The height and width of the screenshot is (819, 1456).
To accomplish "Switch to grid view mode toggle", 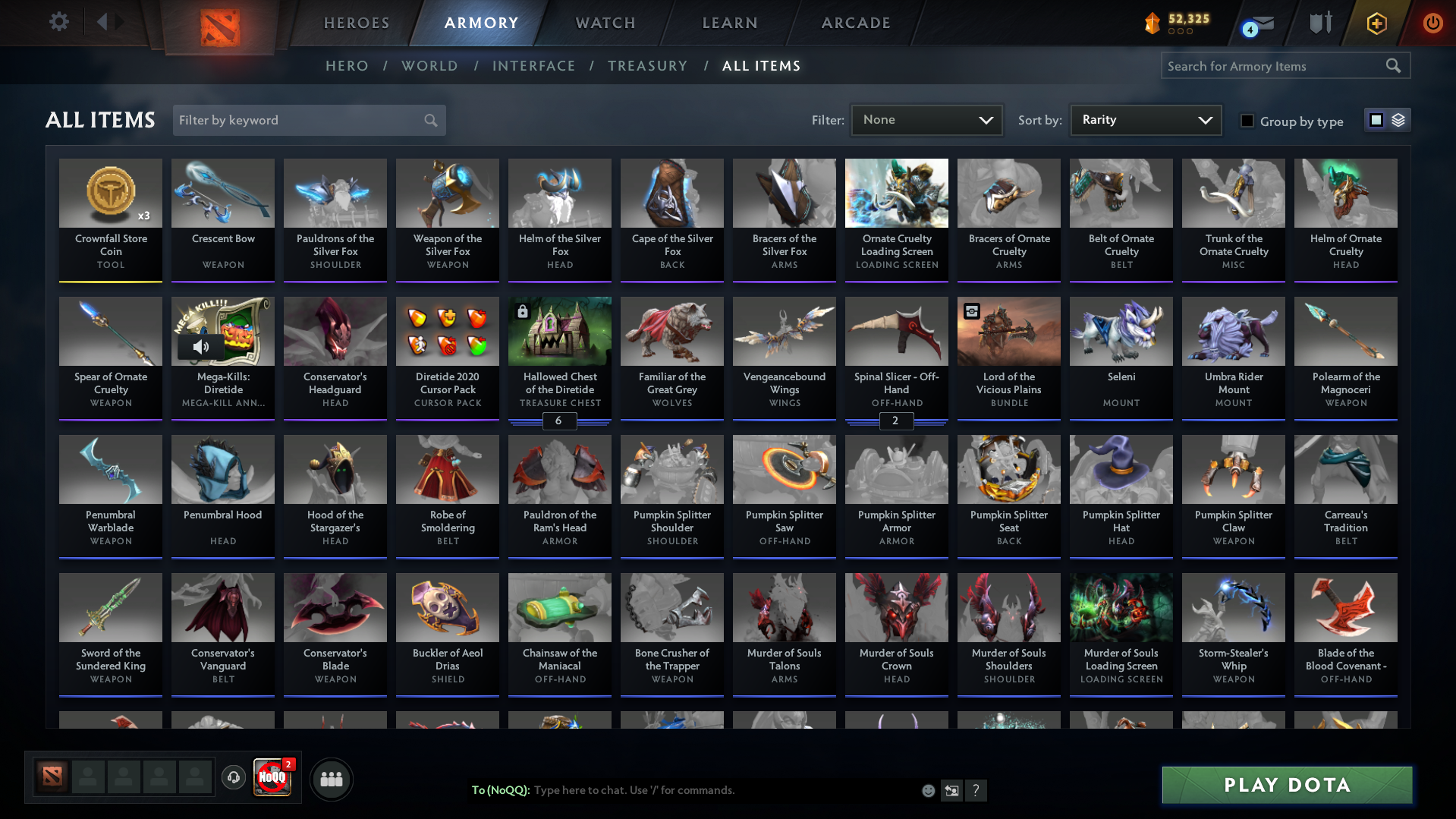I will (x=1376, y=119).
